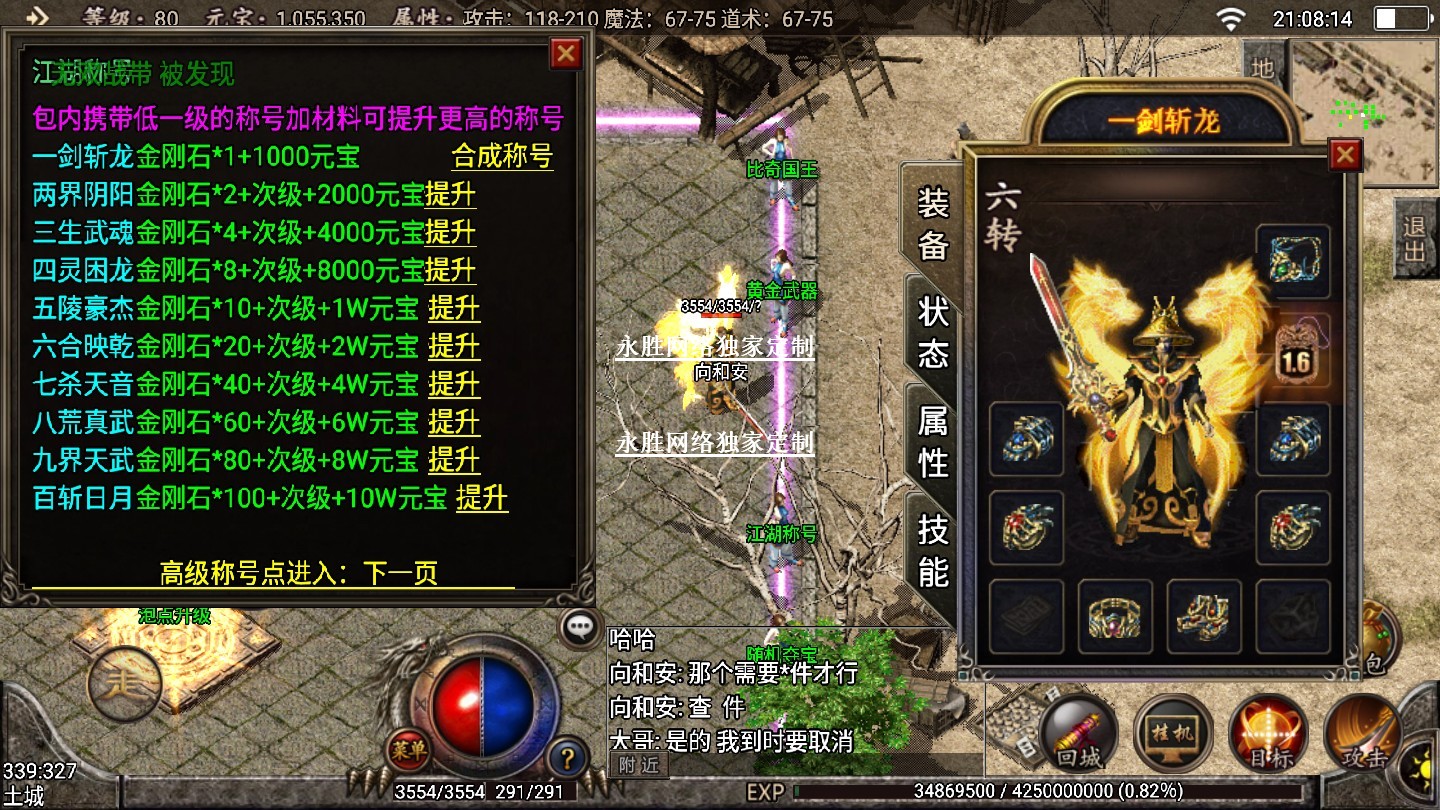Select the 技能 tab
The width and height of the screenshot is (1440, 810).
(x=932, y=551)
